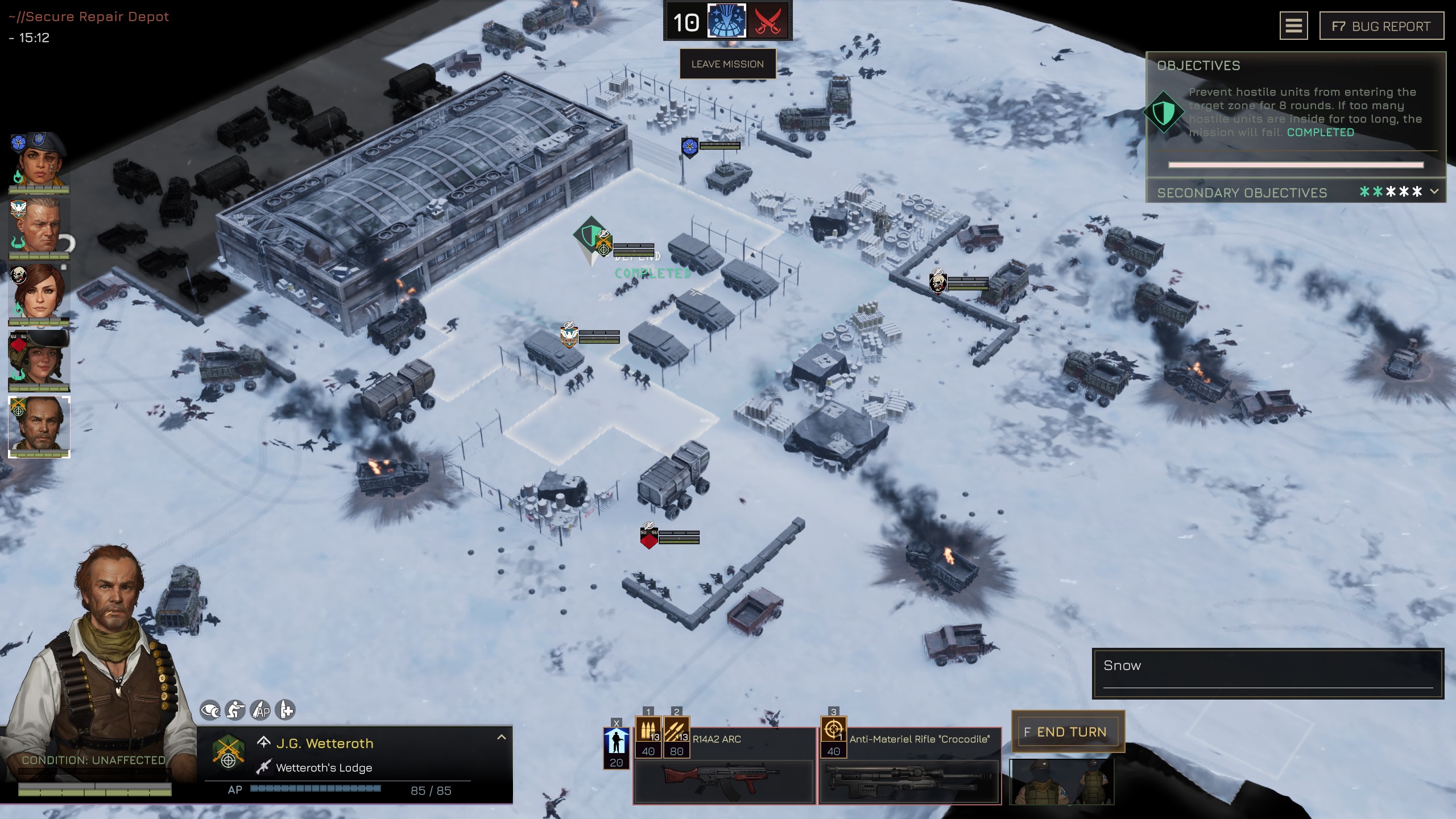This screenshot has width=1456, height=819.
Task: Choose the red-haired woman's squad portrait
Action: [x=39, y=293]
